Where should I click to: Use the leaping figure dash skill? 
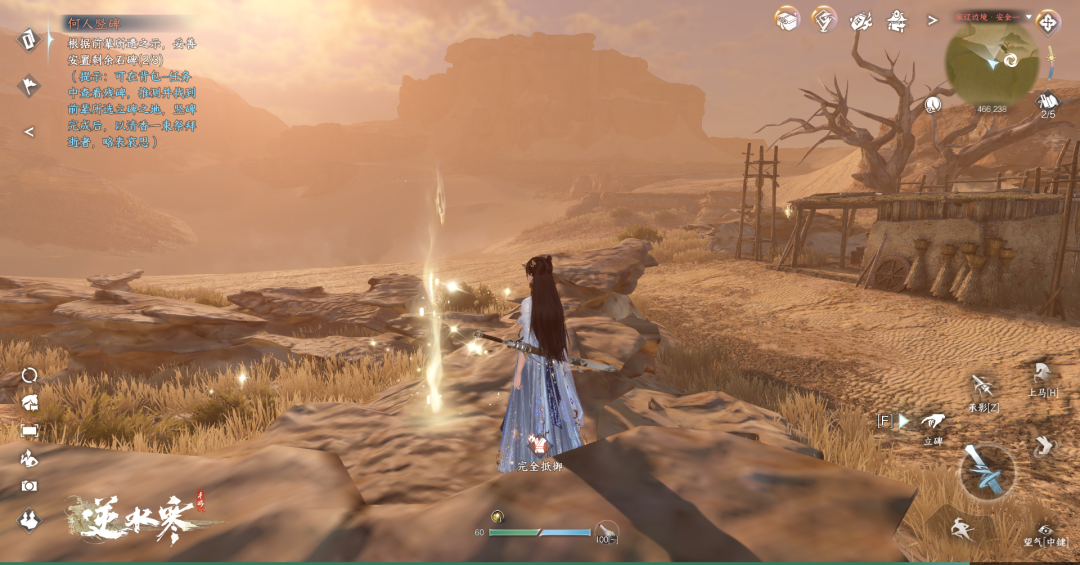(961, 527)
